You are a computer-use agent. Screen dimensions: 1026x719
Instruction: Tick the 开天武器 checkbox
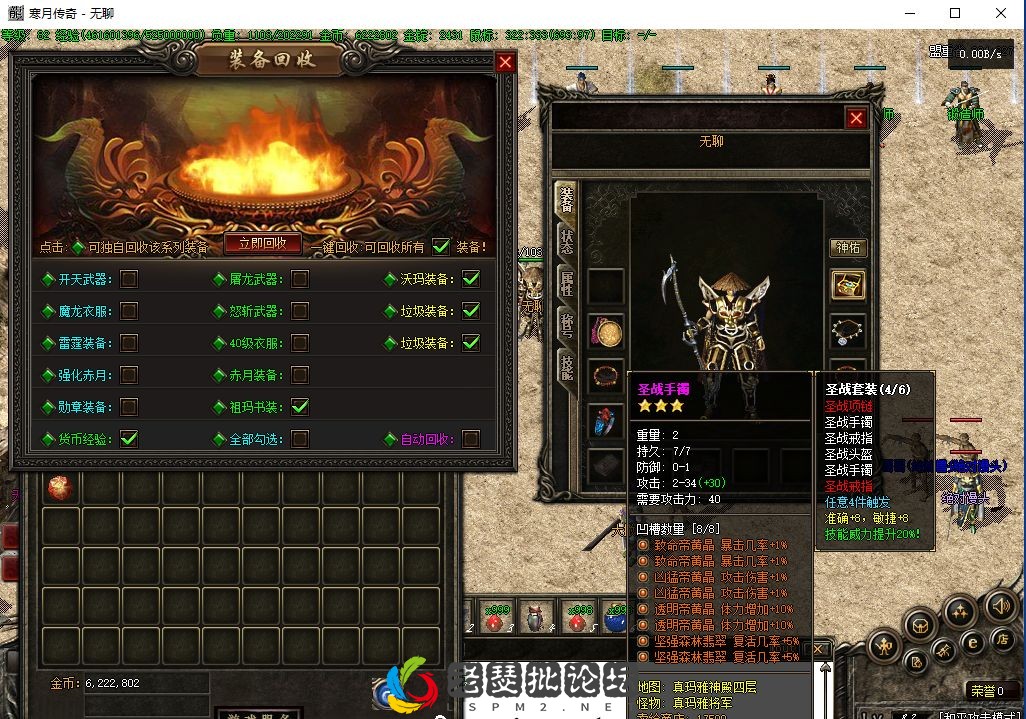(x=129, y=279)
